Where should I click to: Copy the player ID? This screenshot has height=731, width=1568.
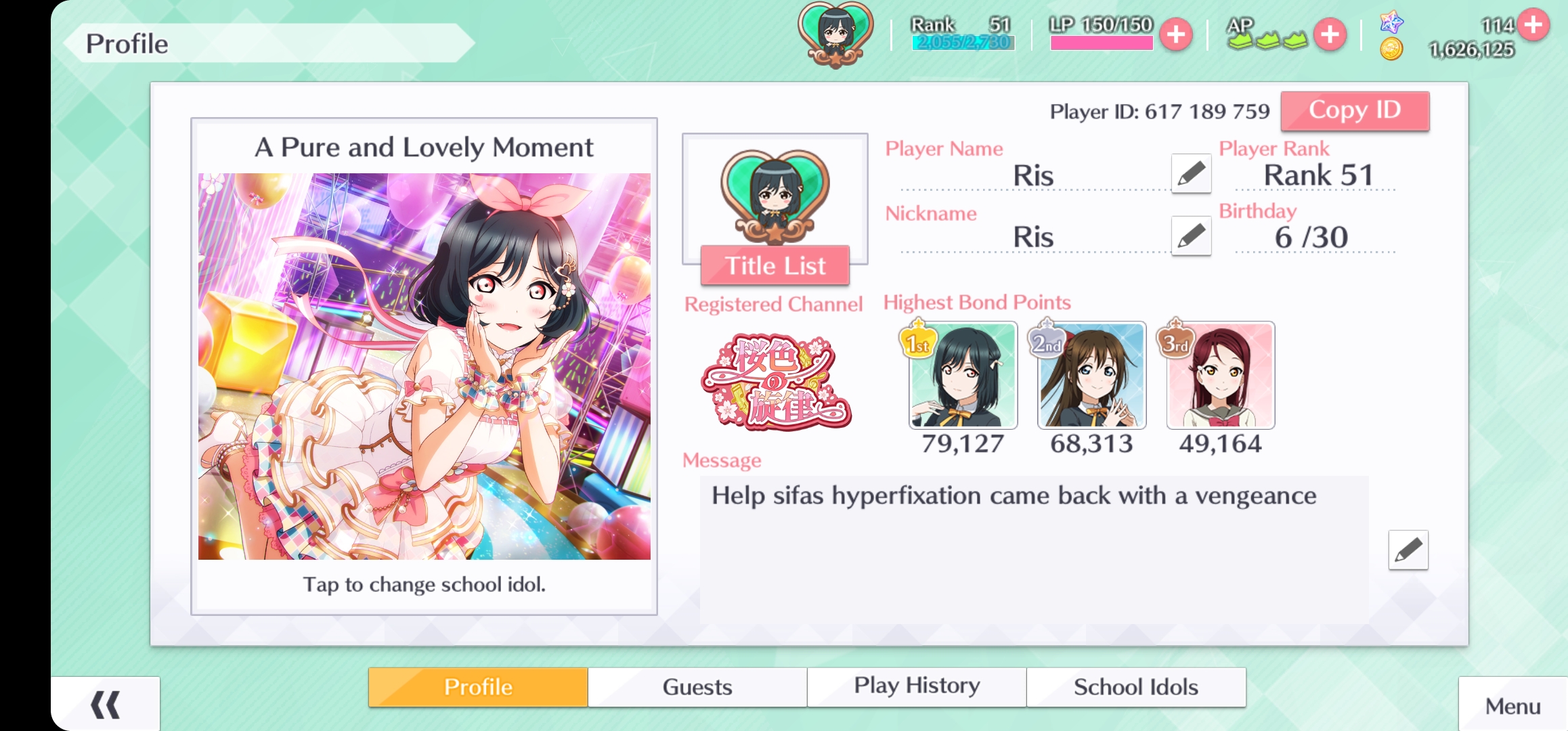pyautogui.click(x=1355, y=110)
